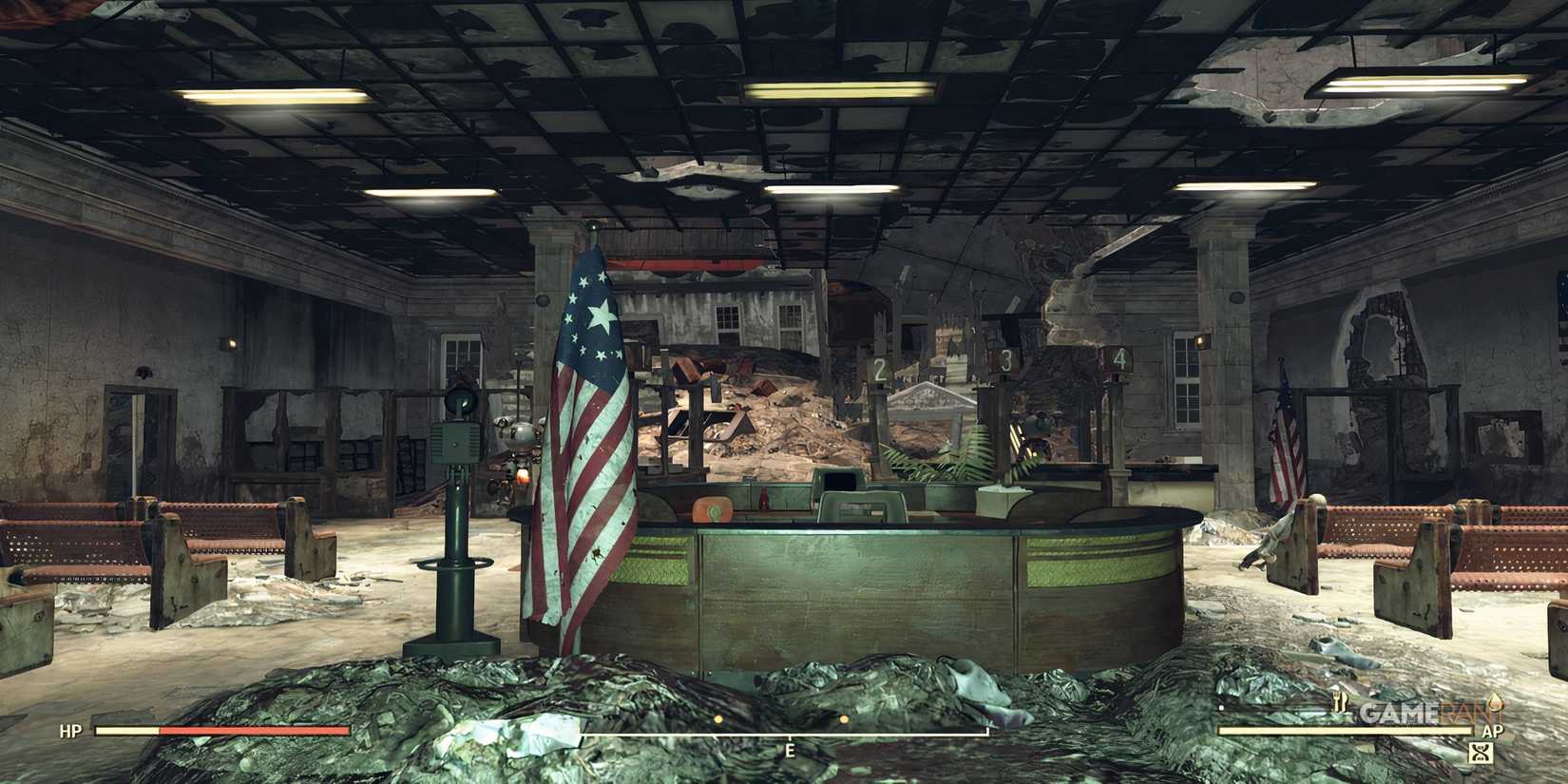The width and height of the screenshot is (1568, 784).
Task: Select the AP label on the HUD
Action: 1493,730
